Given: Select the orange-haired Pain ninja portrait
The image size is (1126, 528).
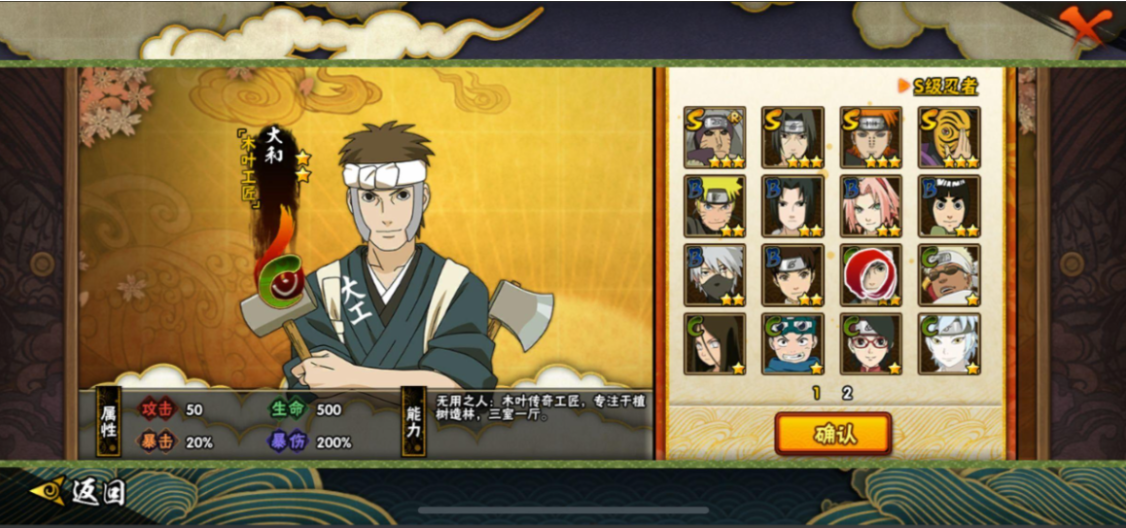Looking at the screenshot, I should tap(871, 137).
